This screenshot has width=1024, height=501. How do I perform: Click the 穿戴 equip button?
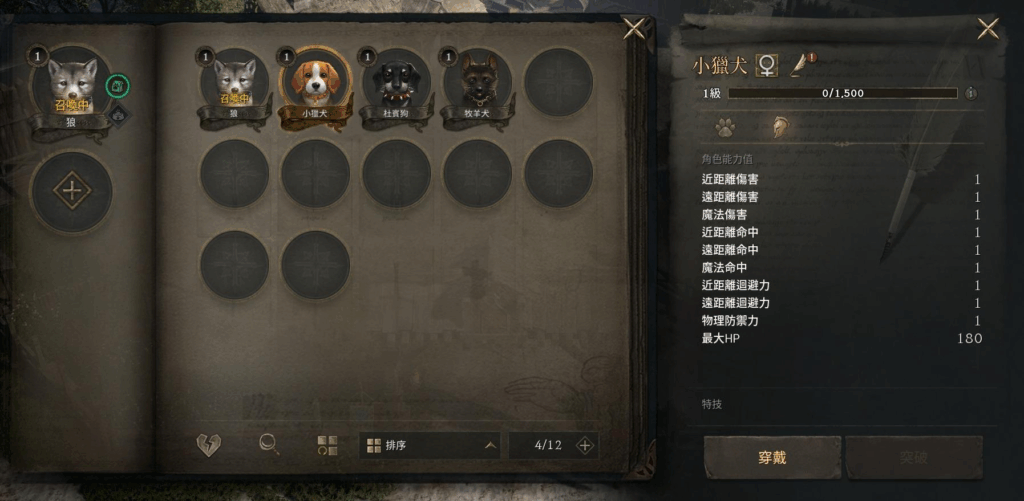point(772,458)
